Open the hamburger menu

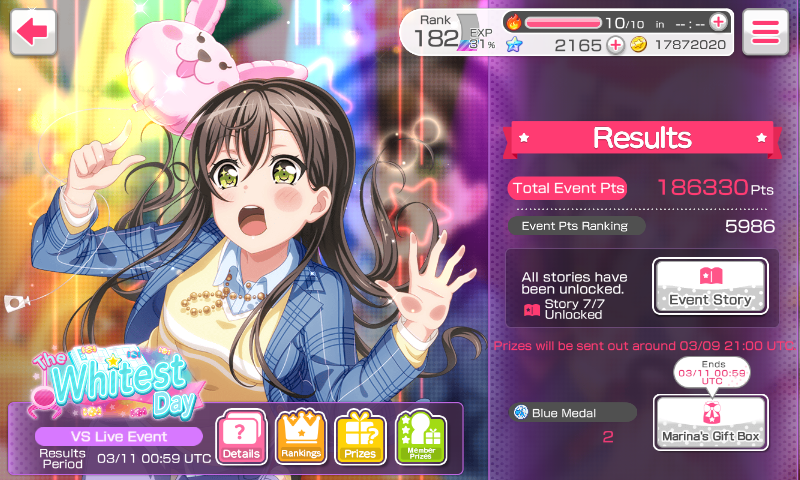point(765,31)
